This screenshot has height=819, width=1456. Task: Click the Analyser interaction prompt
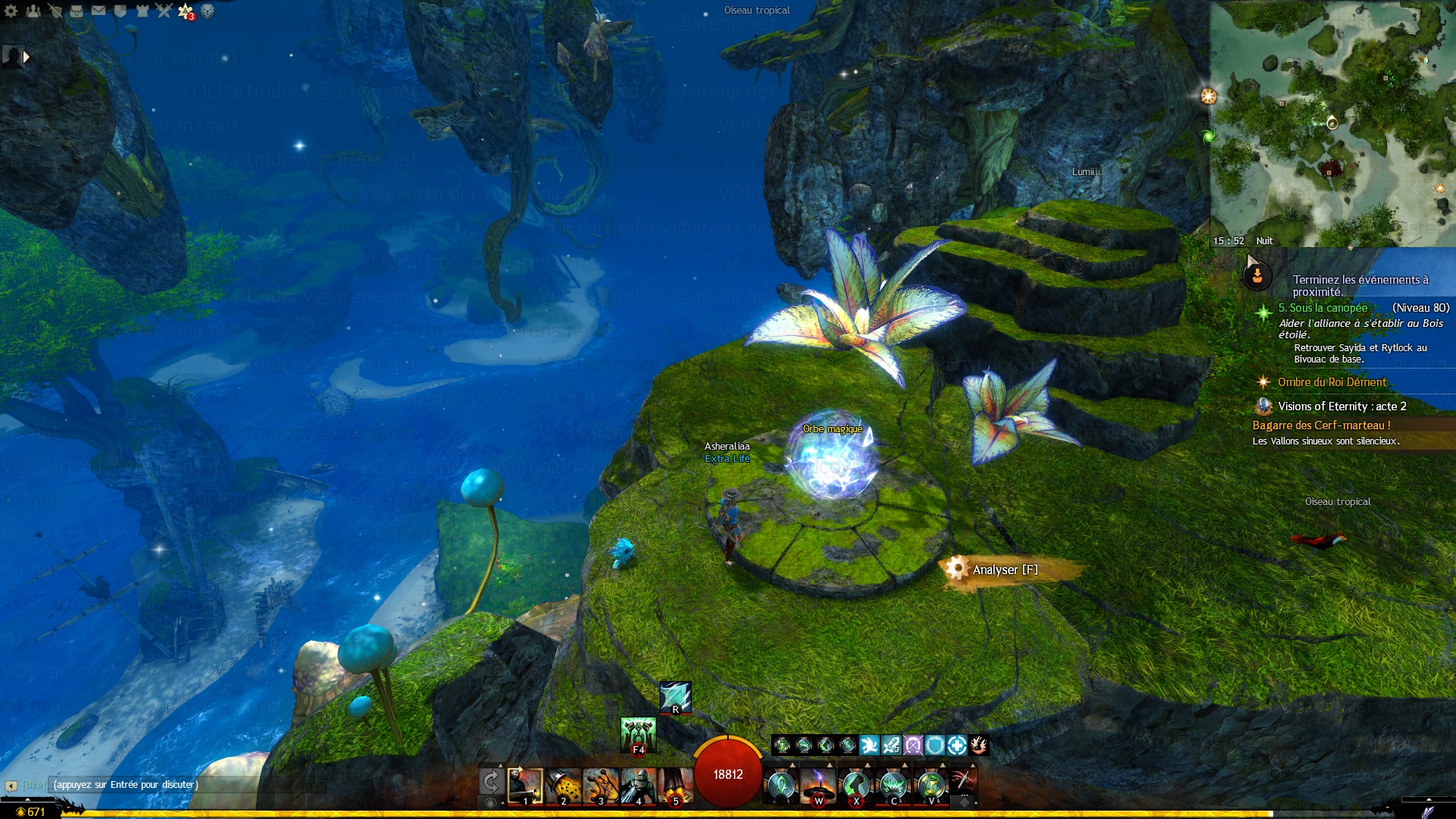[x=1004, y=570]
